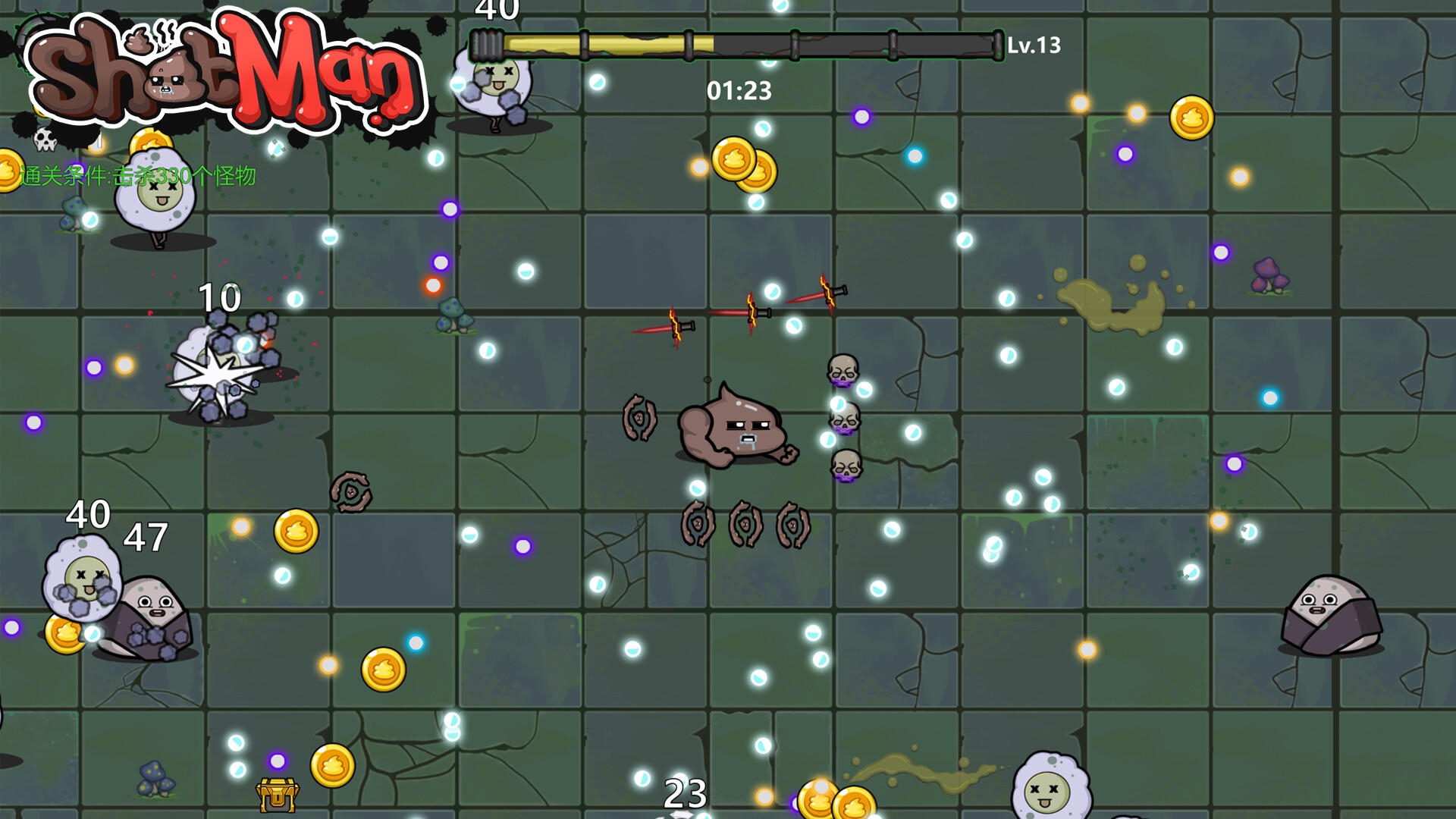Screen dimensions: 1456x819
Task: Click the green kill-330-monsters objective text
Action: tap(140, 177)
